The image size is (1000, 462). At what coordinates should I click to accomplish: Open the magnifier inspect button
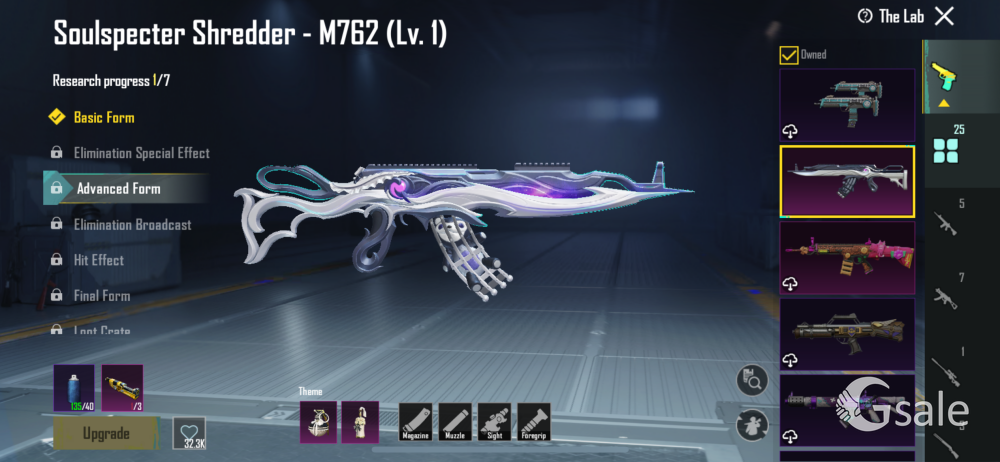[751, 380]
